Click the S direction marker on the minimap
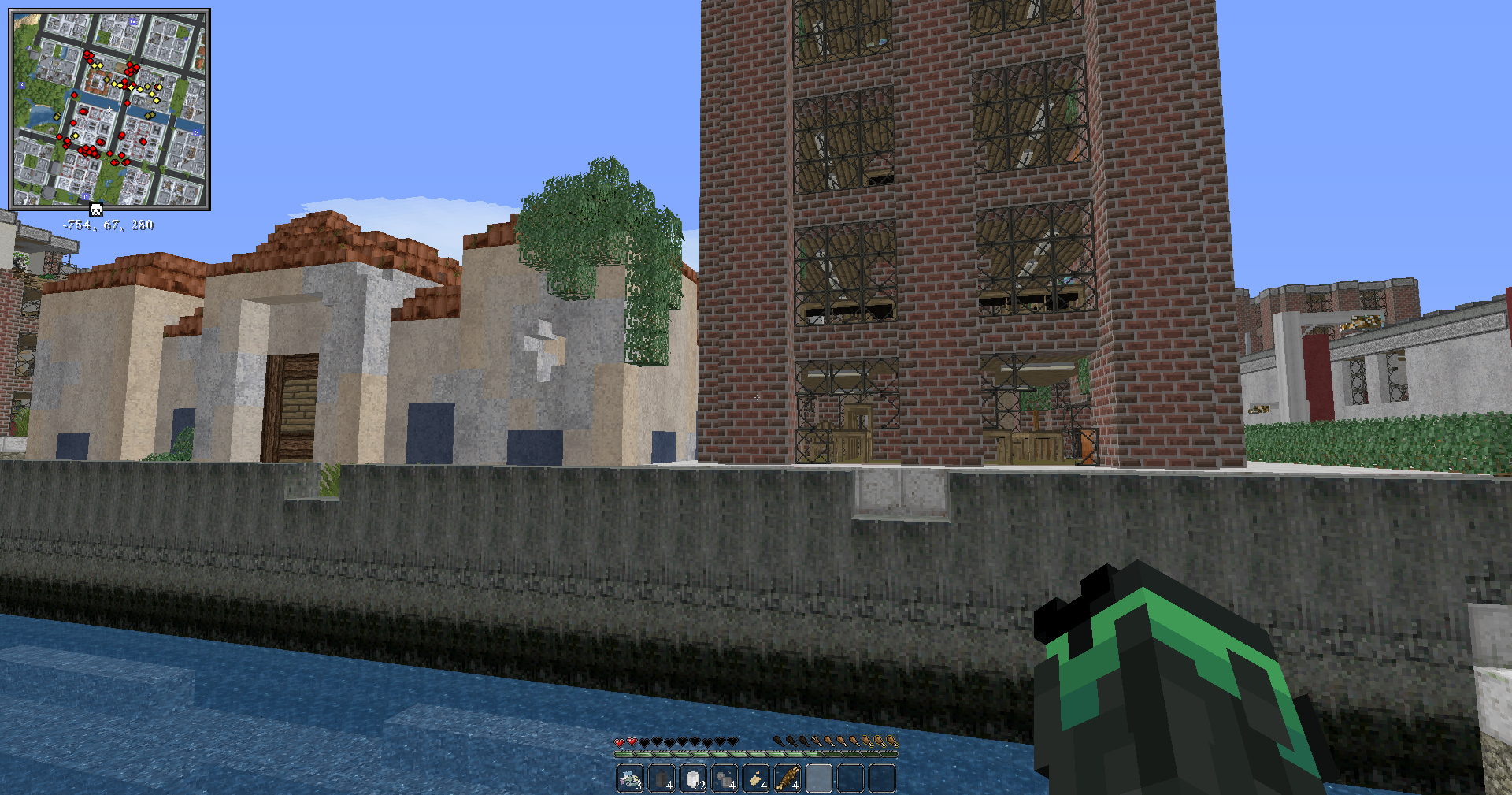This screenshot has height=795, width=1512. click(x=22, y=85)
